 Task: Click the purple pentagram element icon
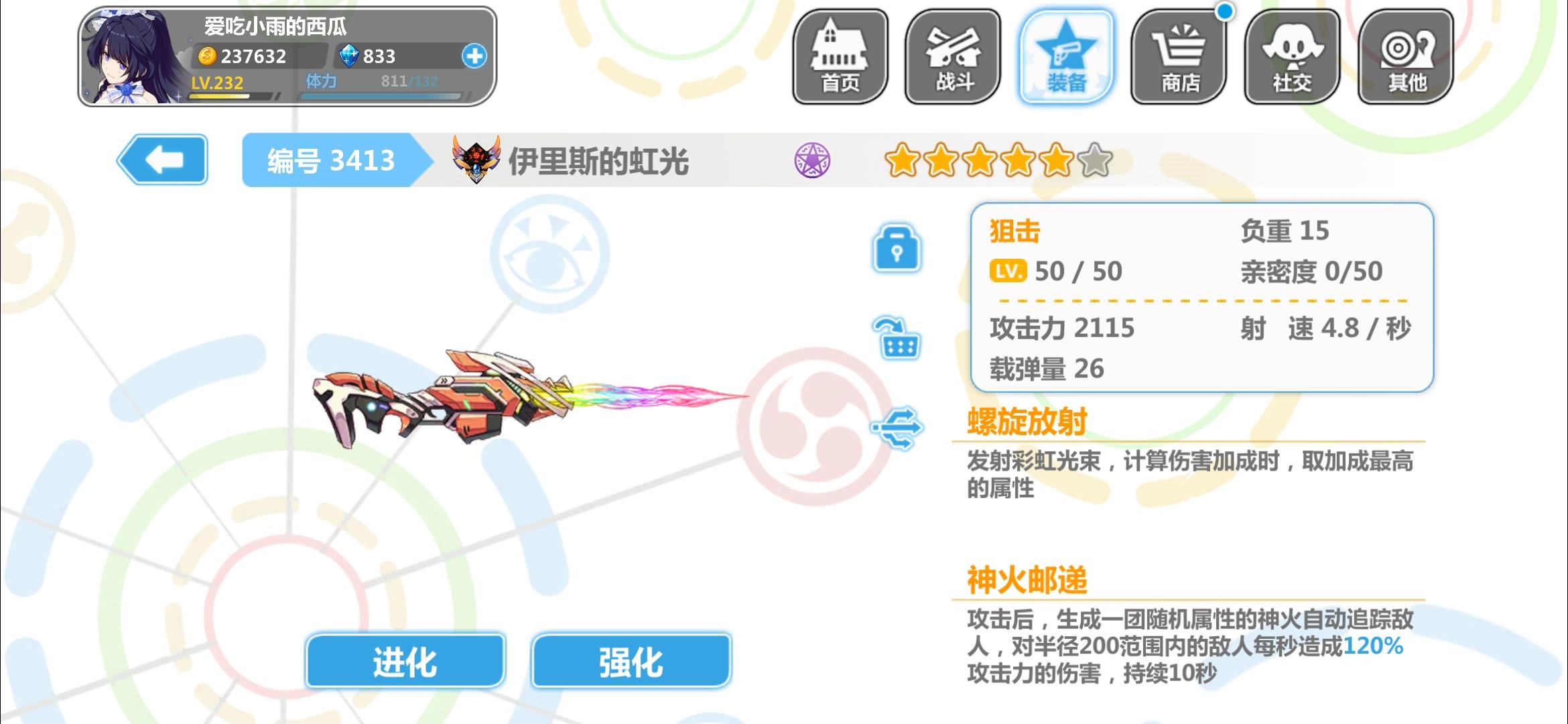click(x=814, y=160)
